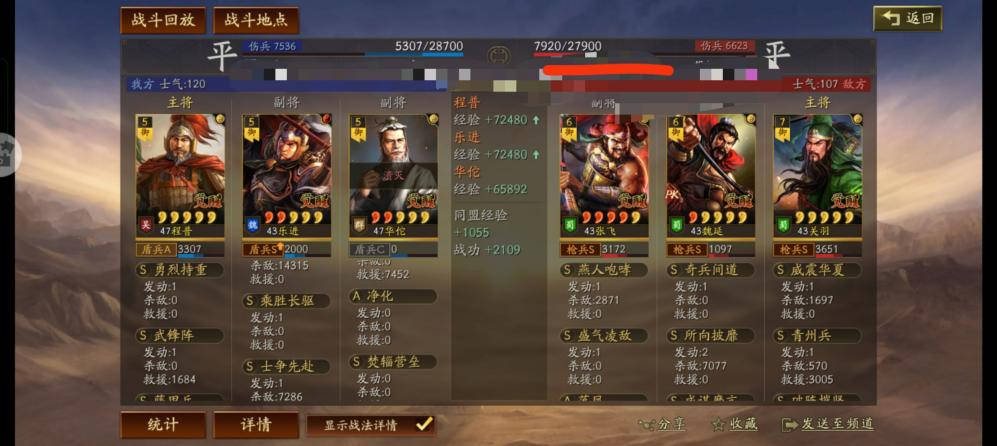Add report to favorites with 收藏
The image size is (997, 446).
736,424
